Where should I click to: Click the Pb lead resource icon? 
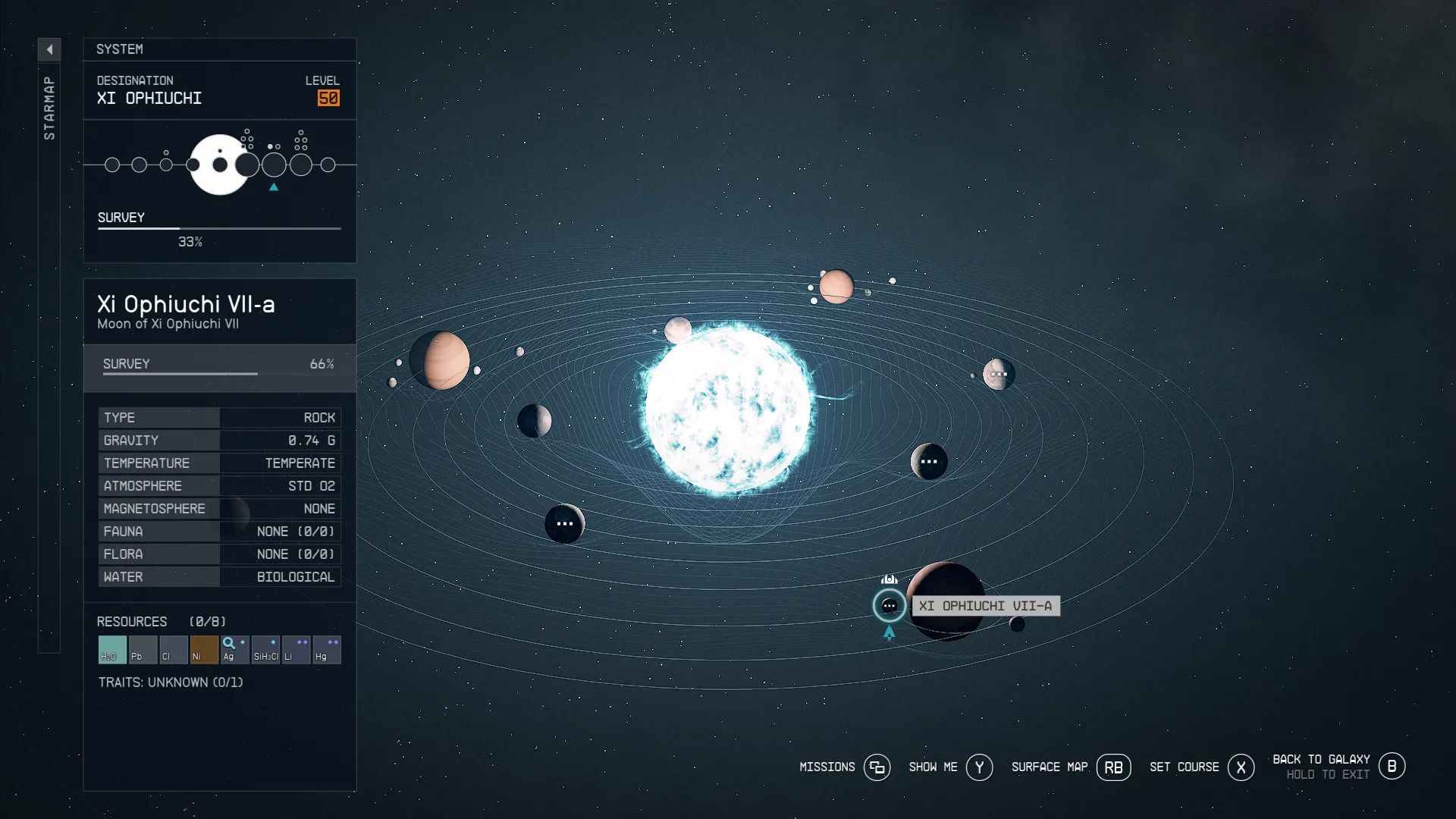pyautogui.click(x=142, y=649)
